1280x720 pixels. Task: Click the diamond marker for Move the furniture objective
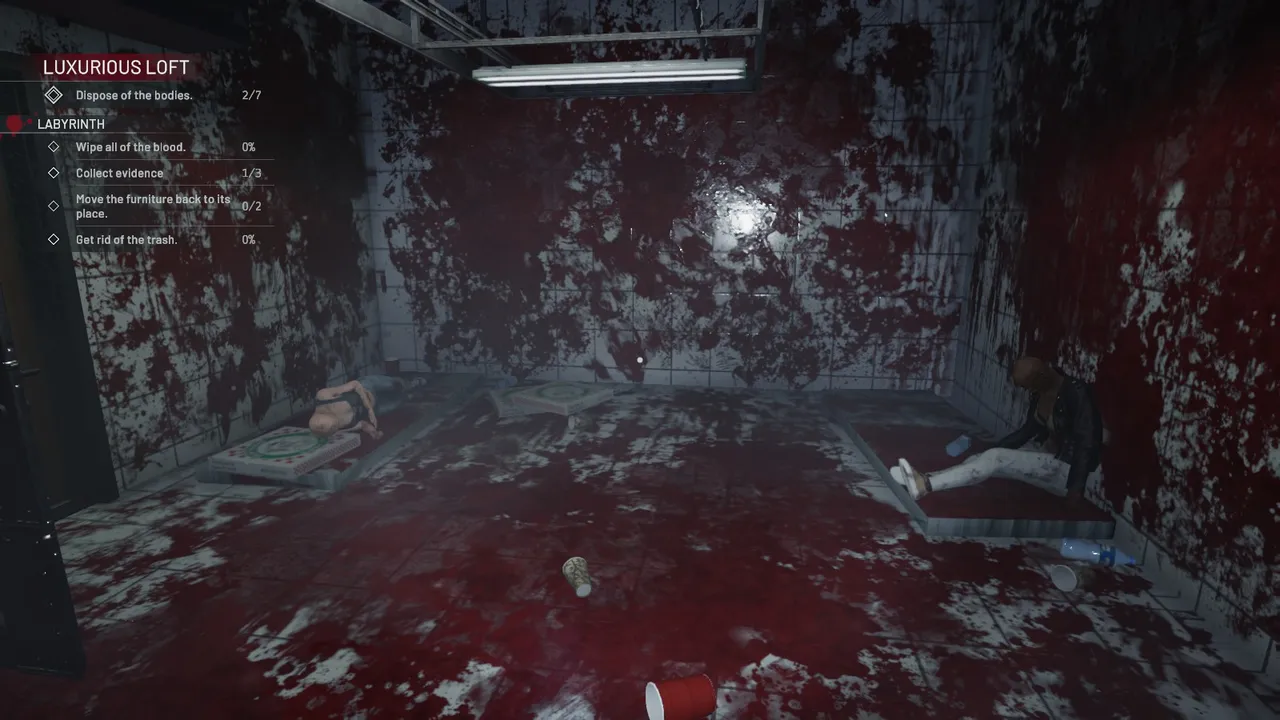click(54, 206)
